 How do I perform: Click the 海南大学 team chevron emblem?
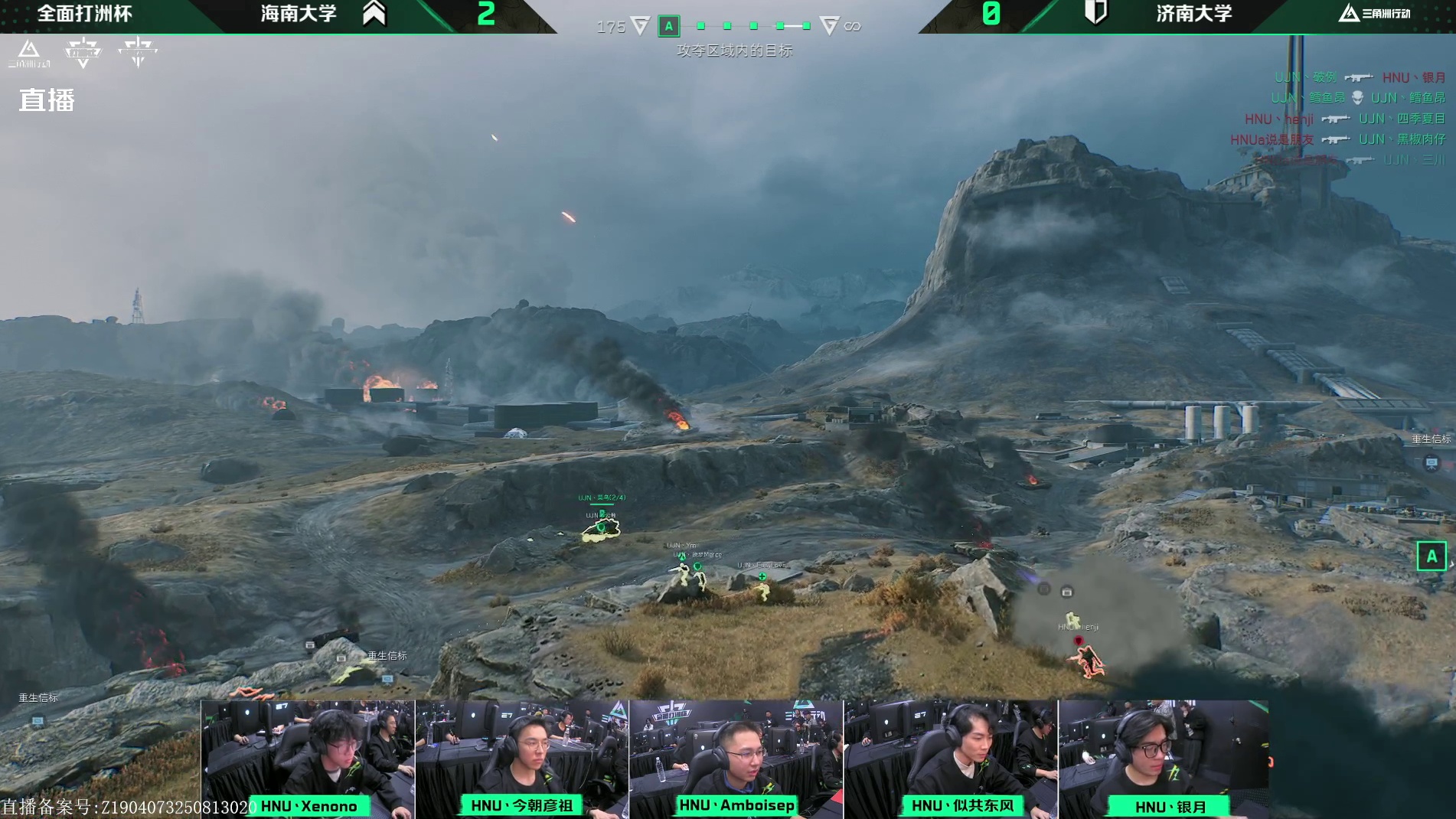tap(374, 13)
